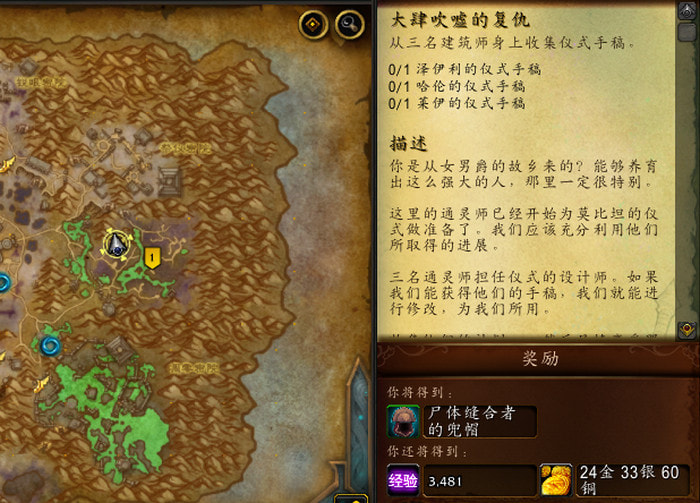This screenshot has width=700, height=503.
Task: Select the blue swirl portal marker above the green area
Action: coord(49,346)
